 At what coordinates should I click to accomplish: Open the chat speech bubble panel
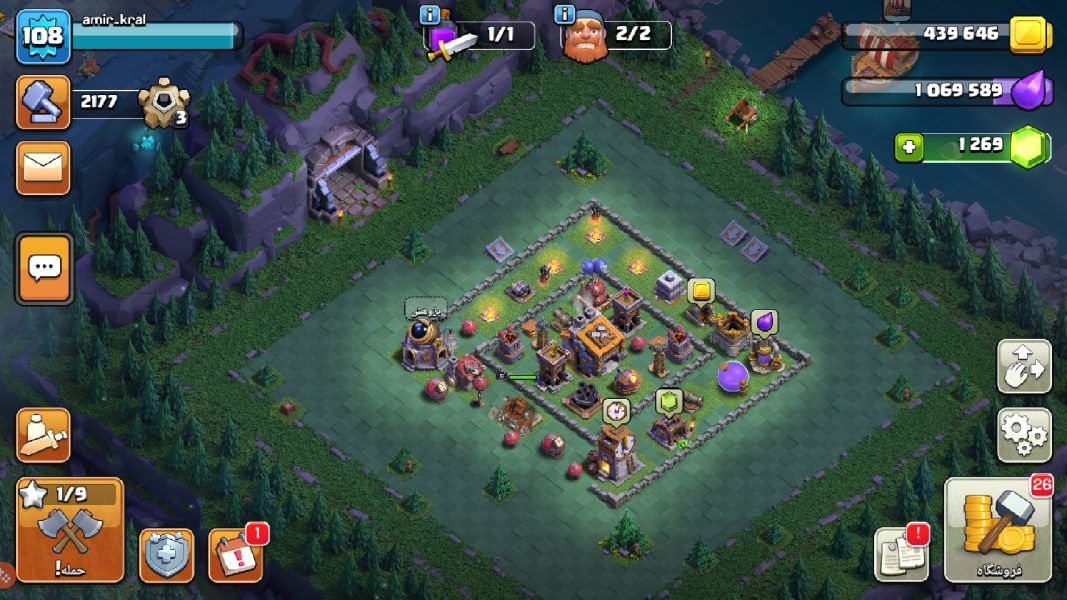pos(44,268)
